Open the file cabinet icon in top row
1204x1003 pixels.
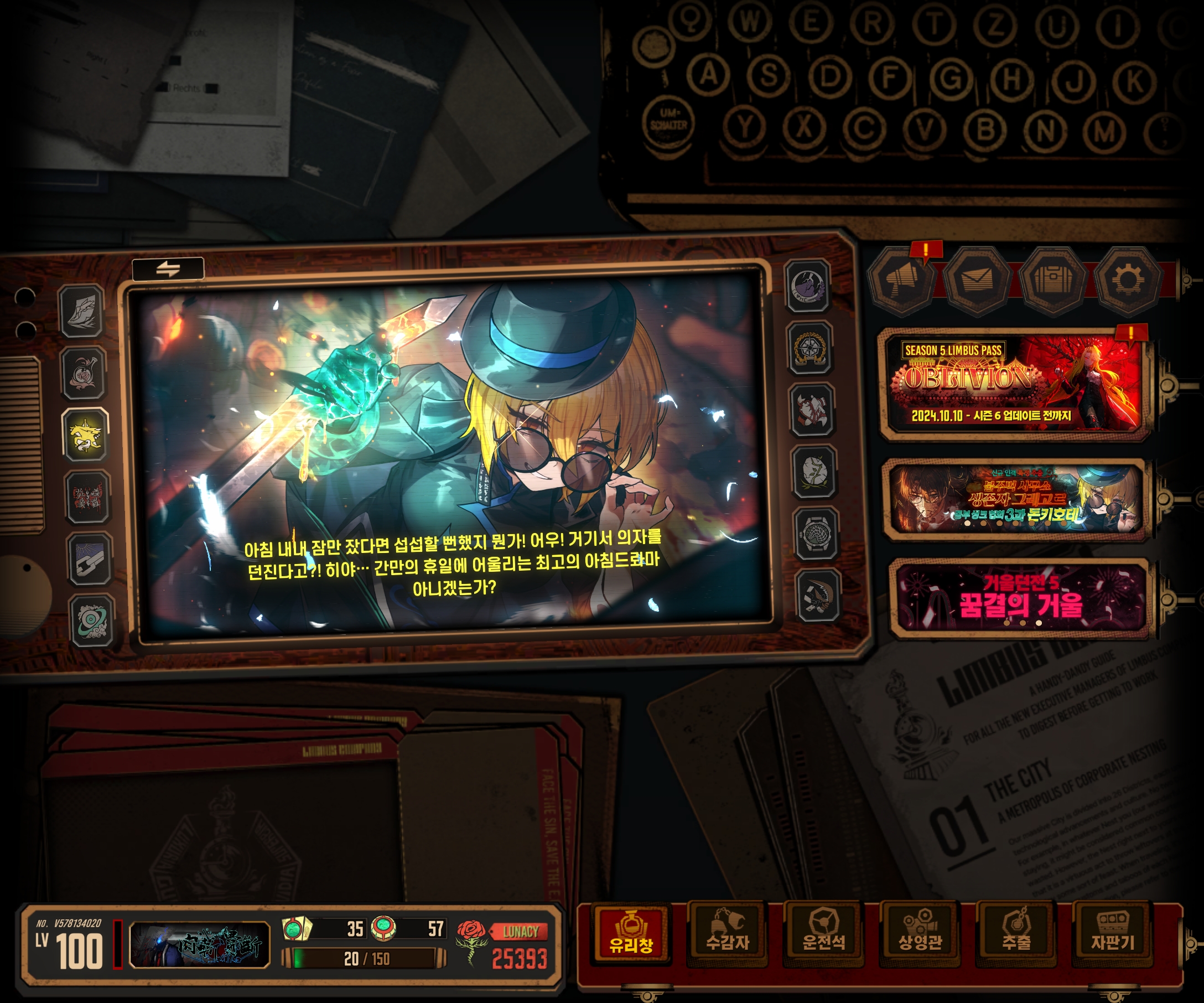pos(1052,280)
